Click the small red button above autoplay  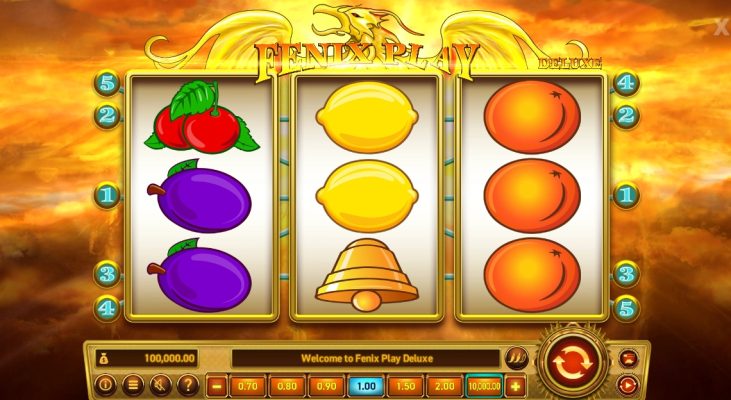coord(629,357)
